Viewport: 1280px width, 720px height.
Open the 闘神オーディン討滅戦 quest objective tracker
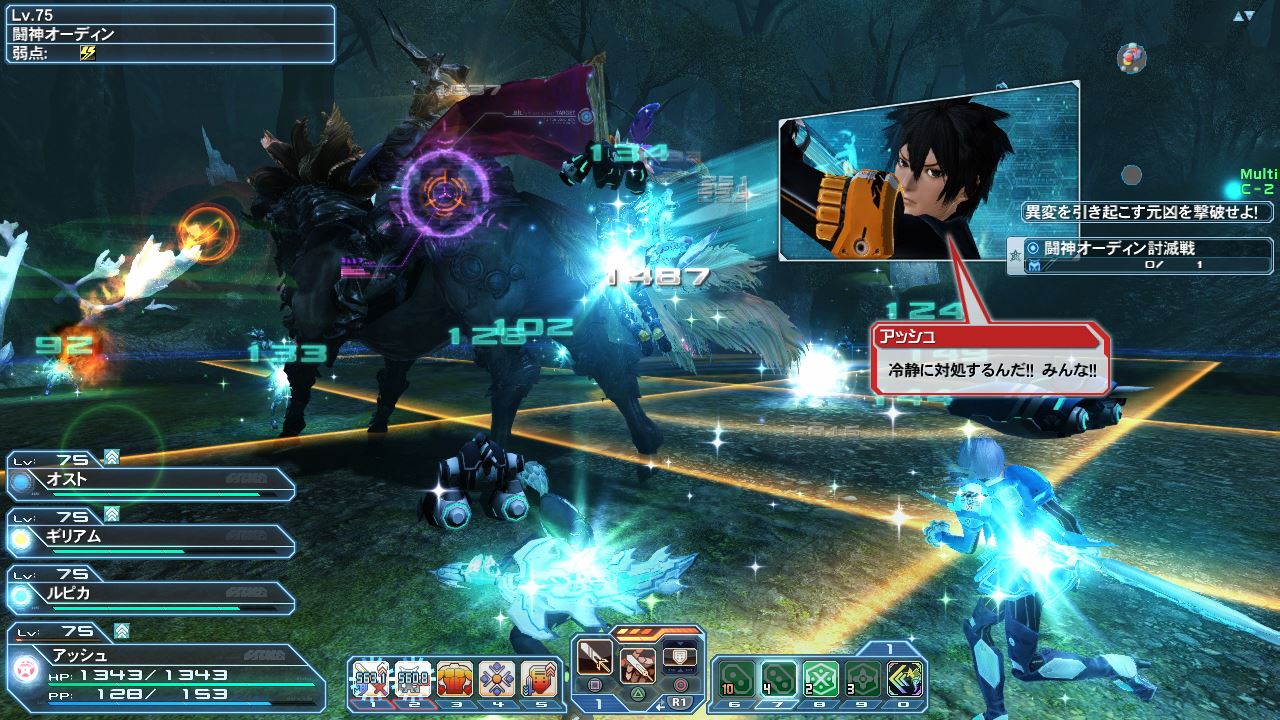pyautogui.click(x=1142, y=256)
